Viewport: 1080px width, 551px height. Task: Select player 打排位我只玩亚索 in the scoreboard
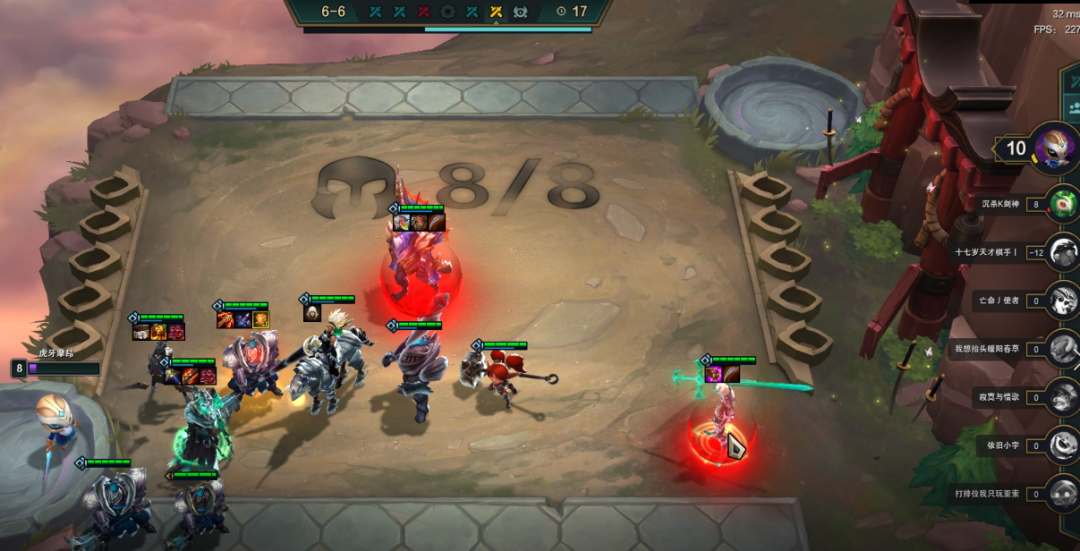click(1064, 492)
